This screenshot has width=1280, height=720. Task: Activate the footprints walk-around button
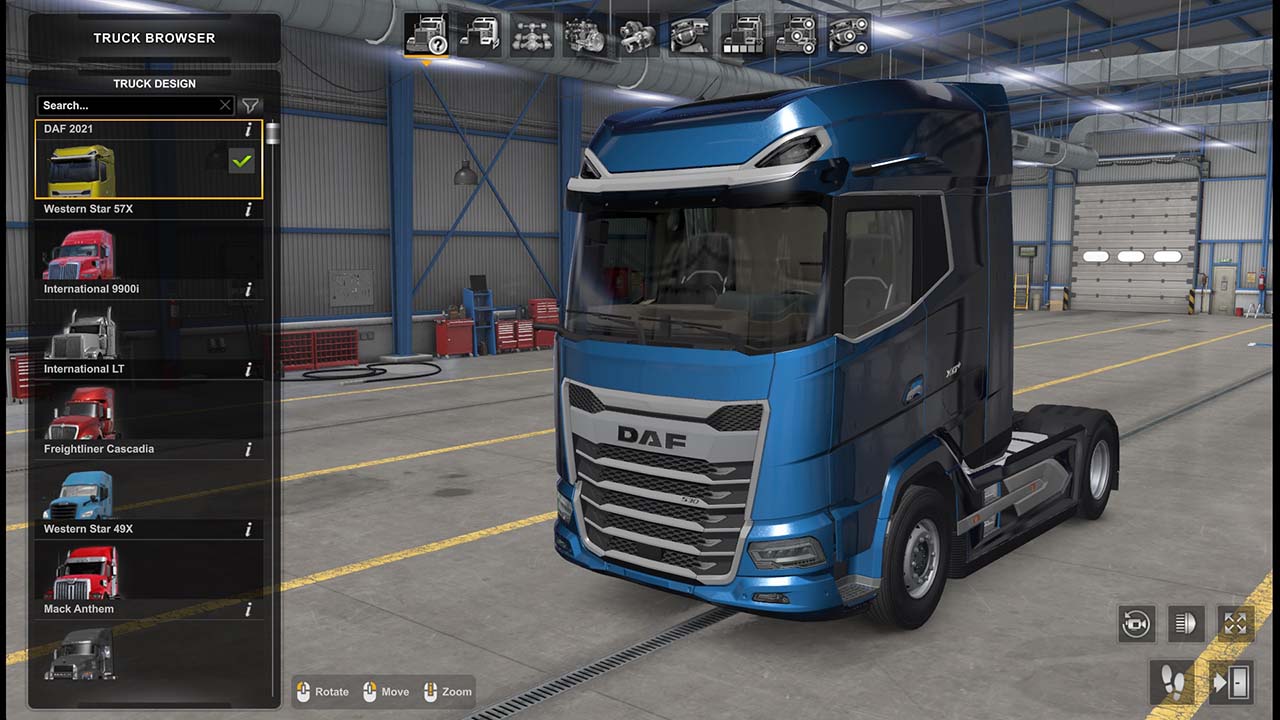(x=1170, y=682)
